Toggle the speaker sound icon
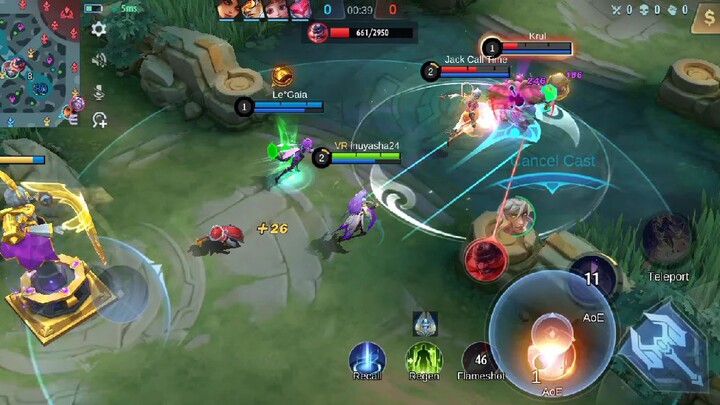Screen dimensions: 720x405 click(99, 59)
